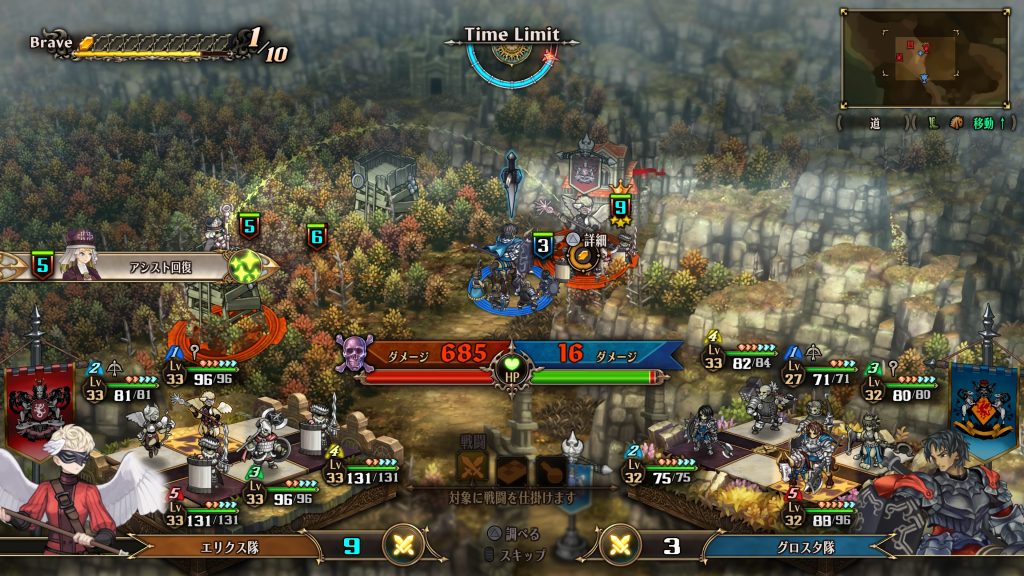Click the green assist heal star icon
The image size is (1024, 576).
pos(244,267)
